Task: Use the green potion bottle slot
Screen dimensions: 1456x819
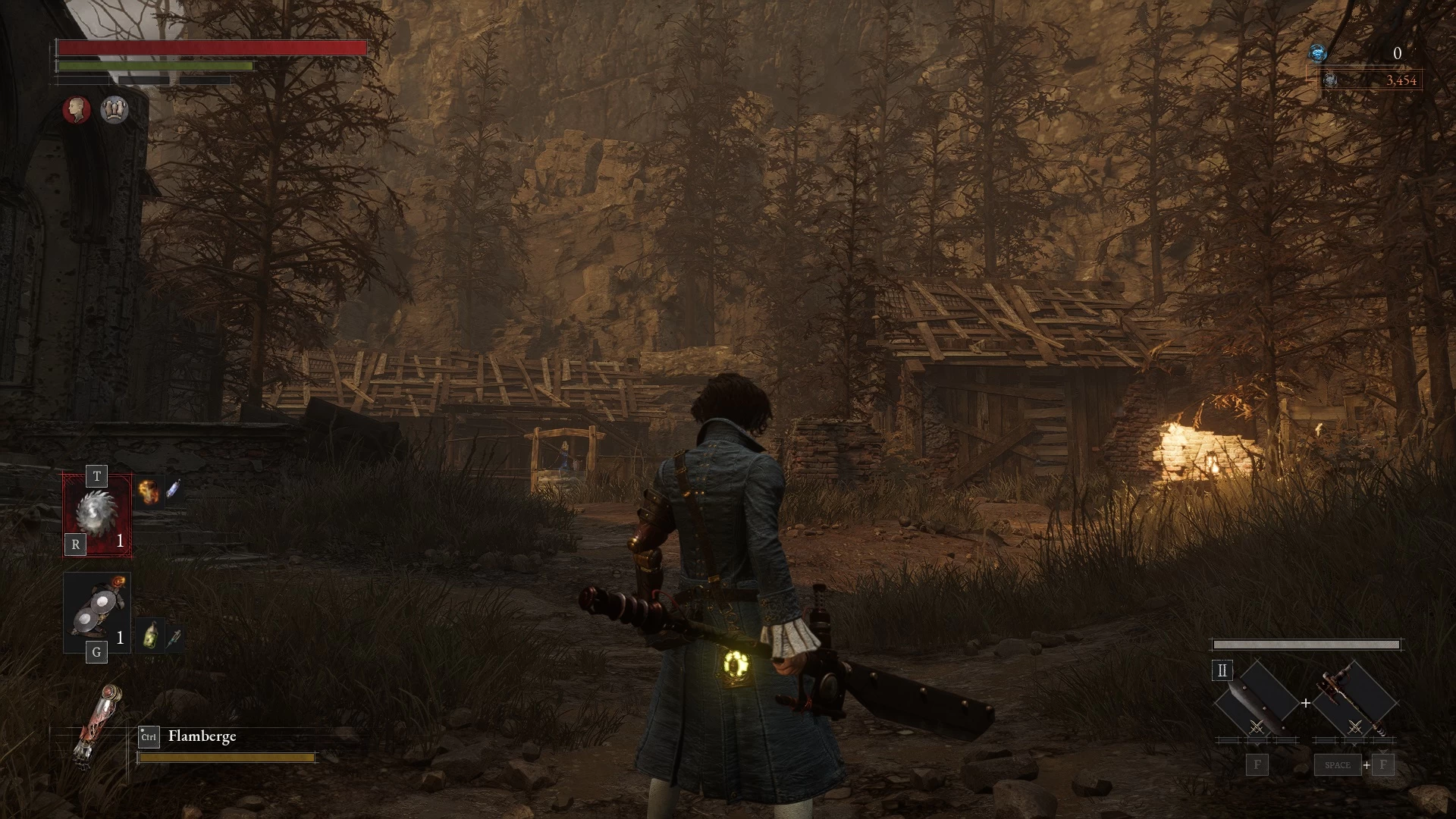Action: (x=152, y=636)
